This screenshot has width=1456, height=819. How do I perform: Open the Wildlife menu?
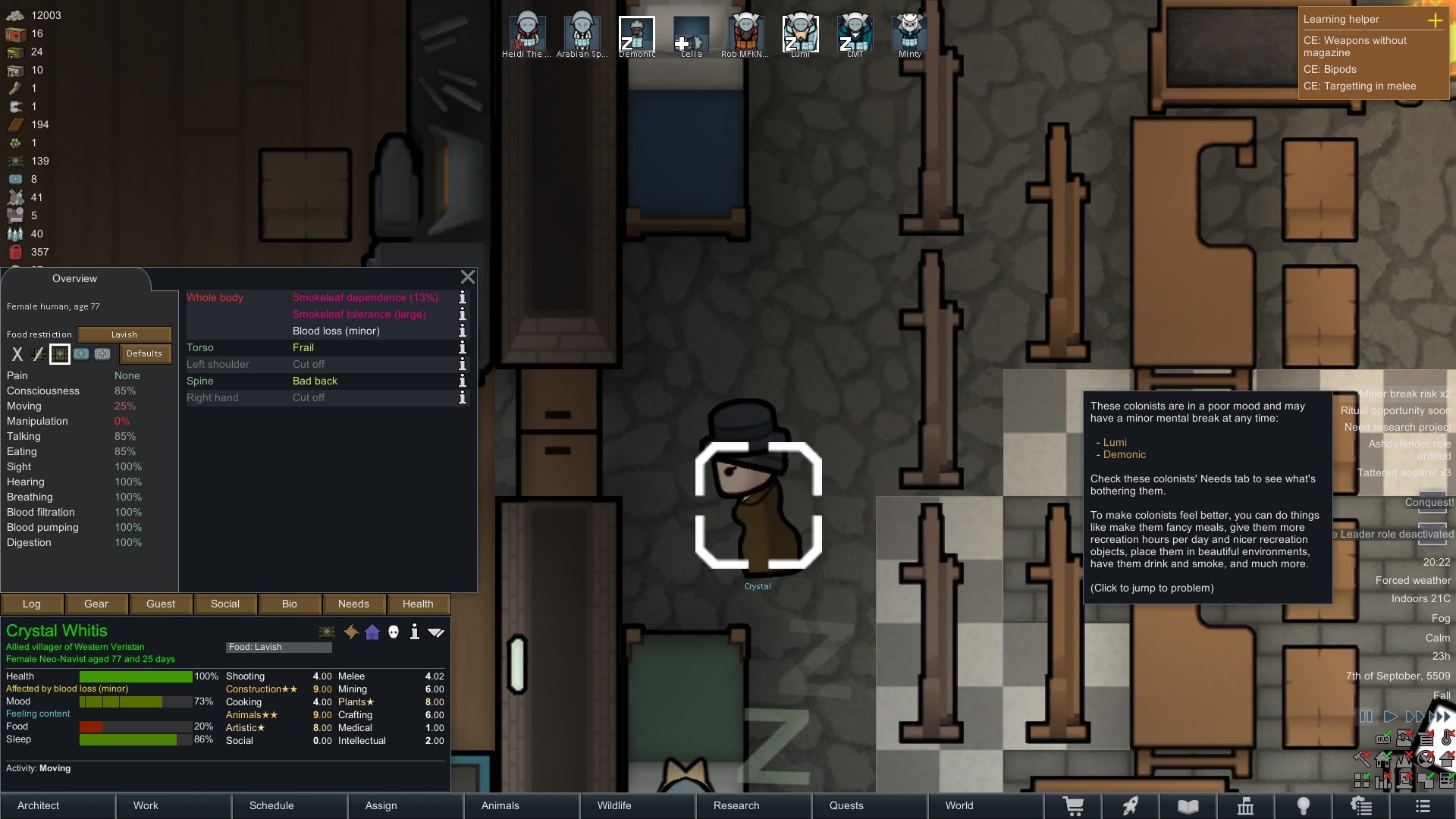(x=638, y=805)
